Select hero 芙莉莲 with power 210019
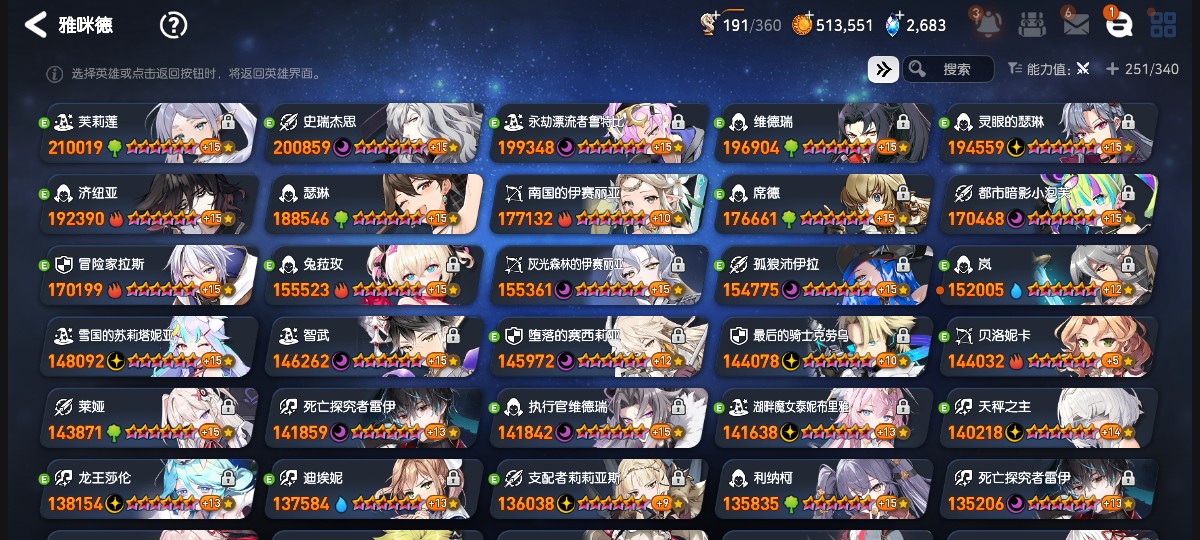This screenshot has height=540, width=1200. click(148, 134)
